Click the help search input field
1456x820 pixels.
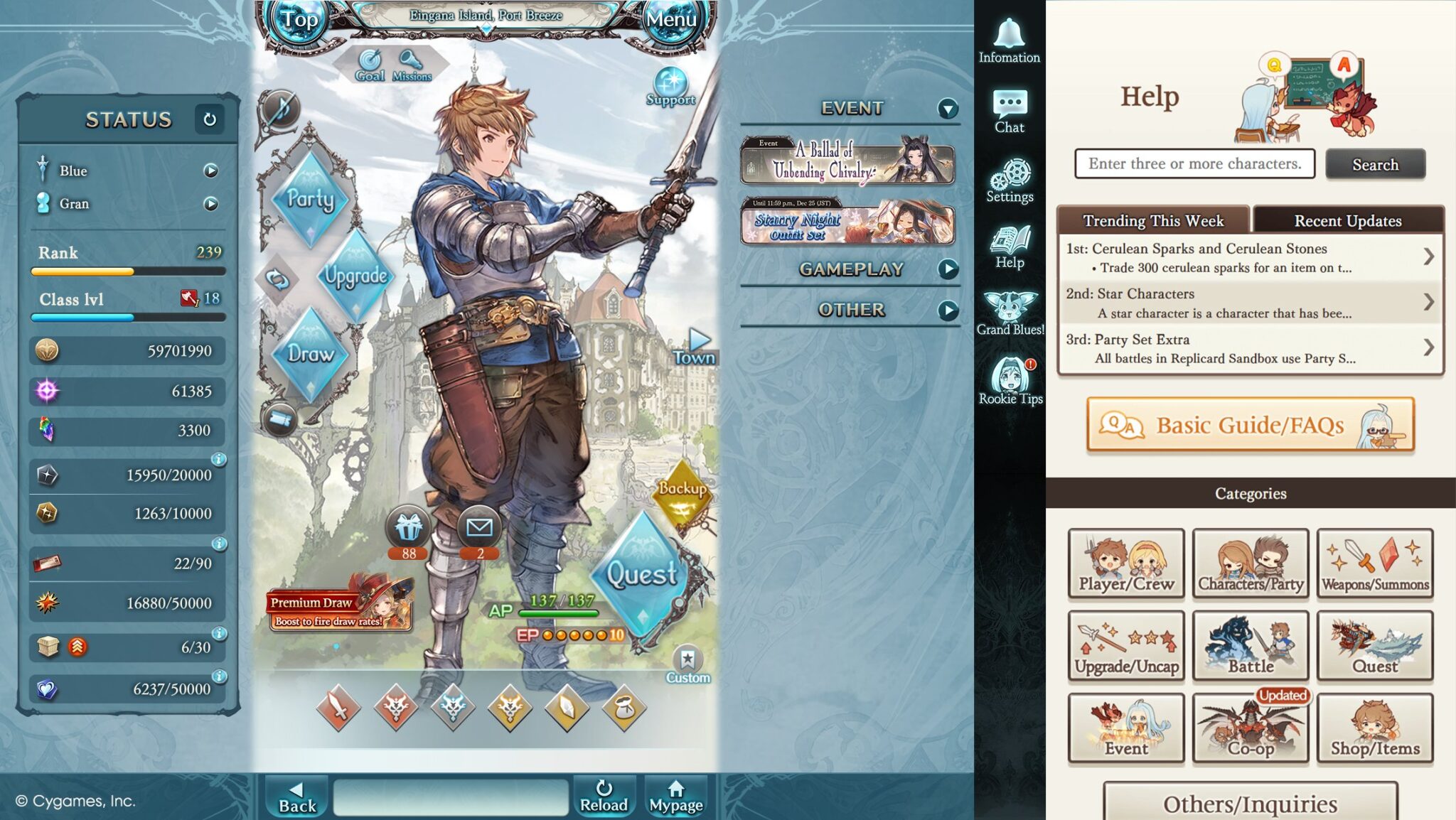tap(1194, 164)
